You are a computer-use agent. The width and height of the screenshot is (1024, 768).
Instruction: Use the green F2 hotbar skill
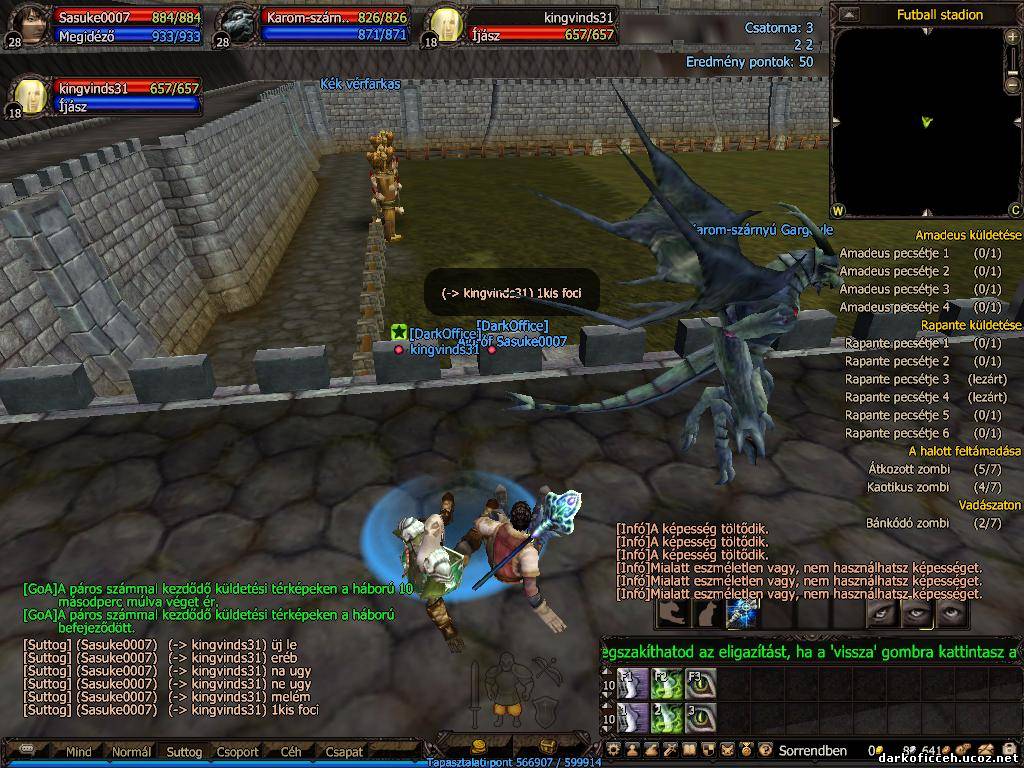pyautogui.click(x=667, y=683)
